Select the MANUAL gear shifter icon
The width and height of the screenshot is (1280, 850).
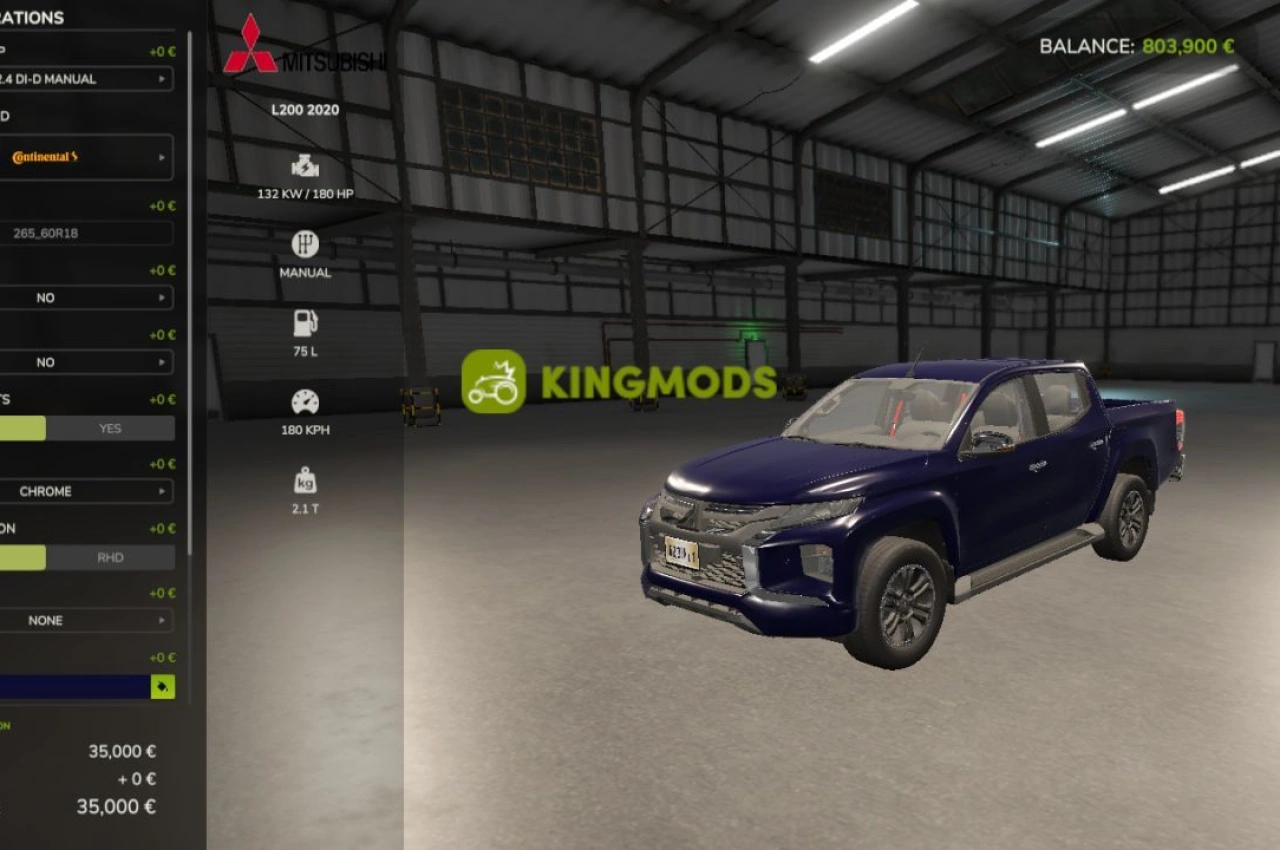pos(303,243)
